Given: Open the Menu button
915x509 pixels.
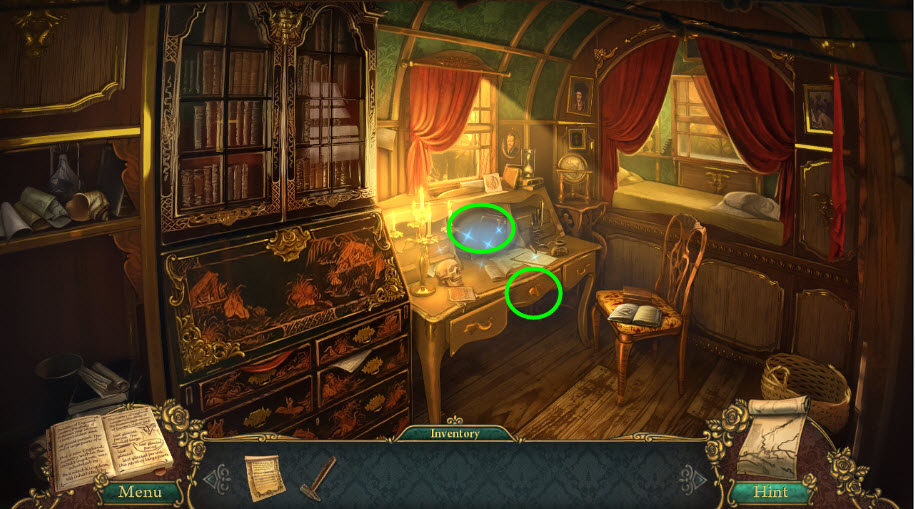Looking at the screenshot, I should pos(139,491).
